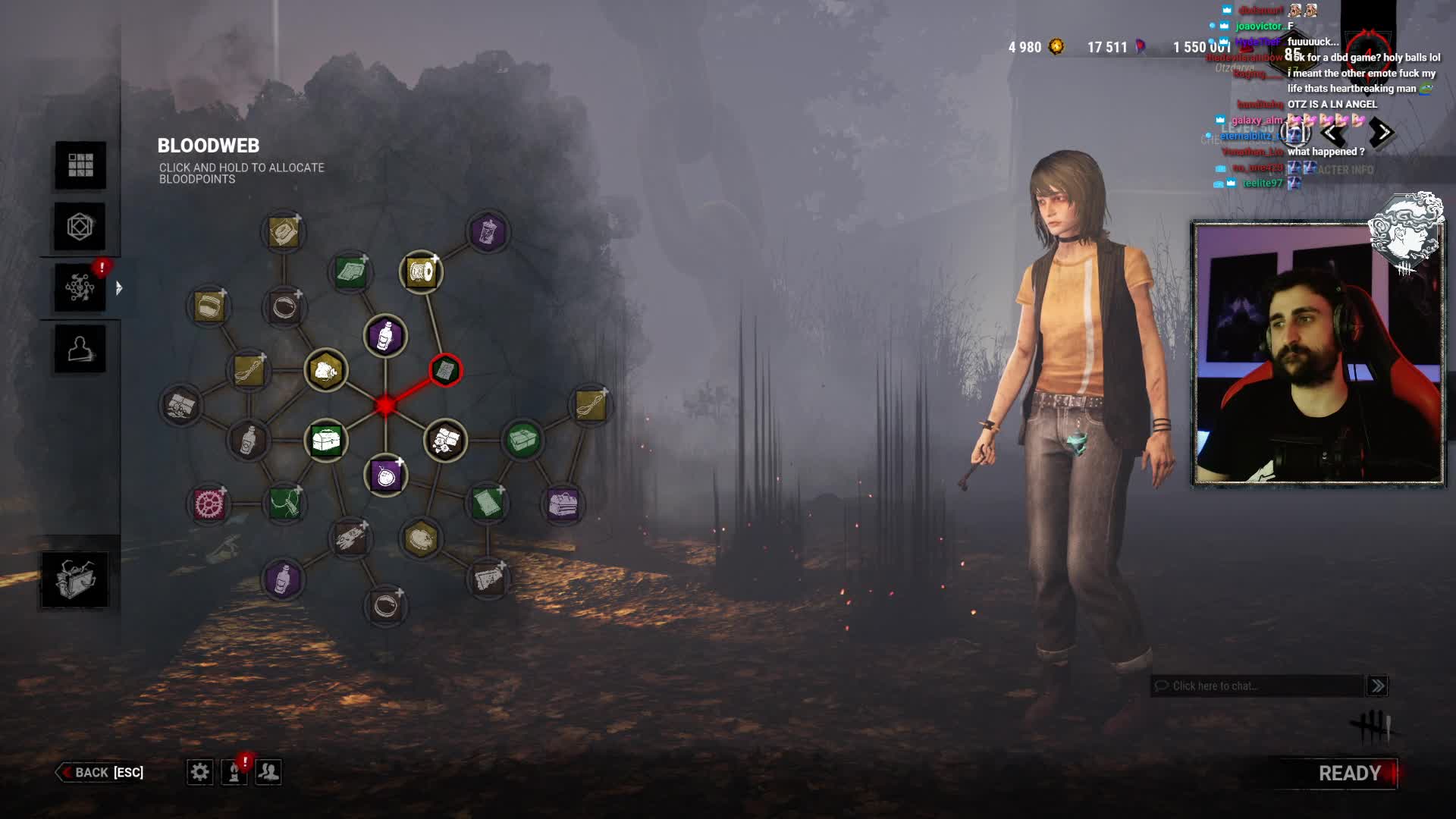
Task: Open the loadout grid tab
Action: click(80, 165)
